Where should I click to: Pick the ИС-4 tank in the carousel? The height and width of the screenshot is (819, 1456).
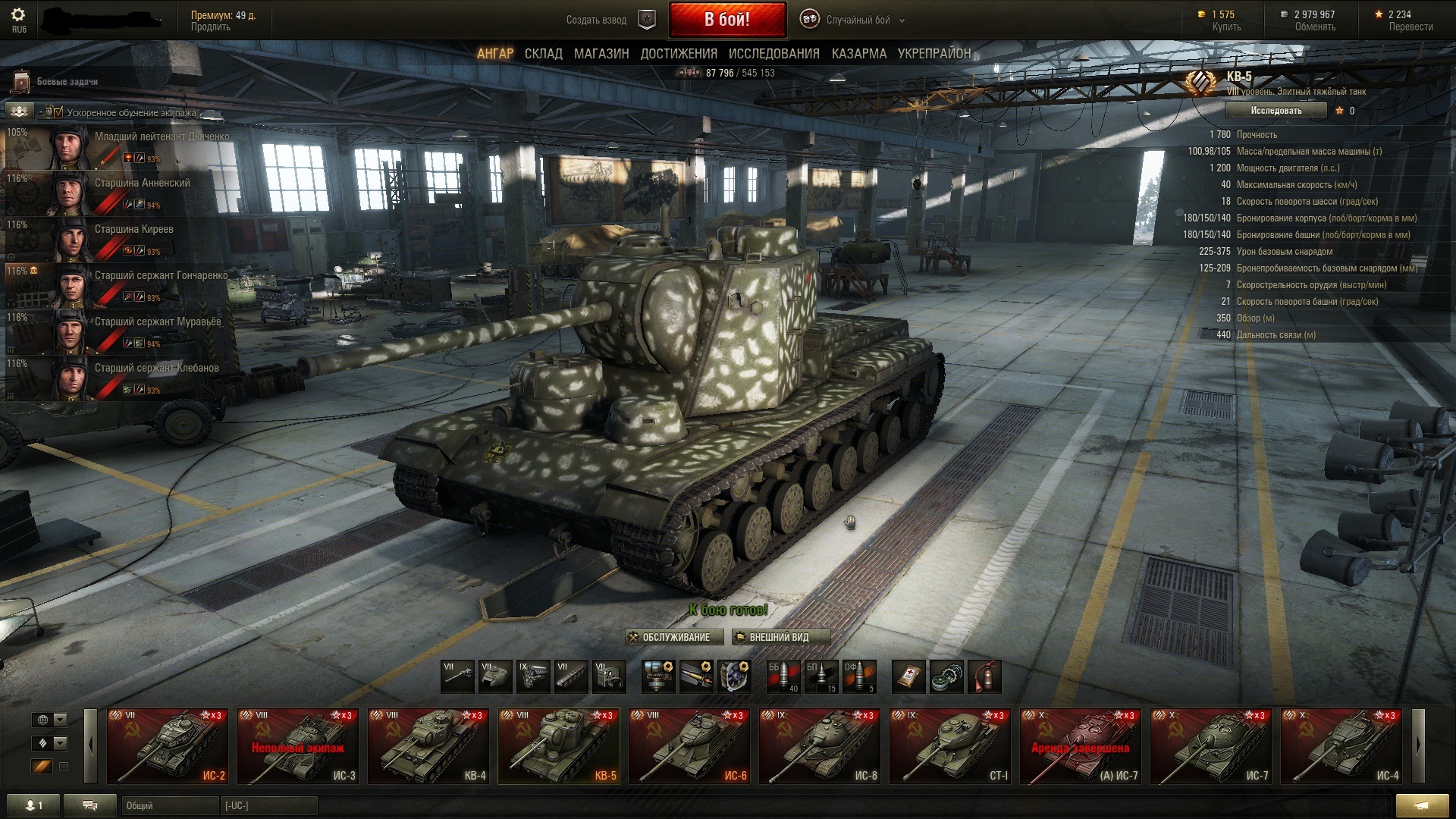pos(1341,746)
